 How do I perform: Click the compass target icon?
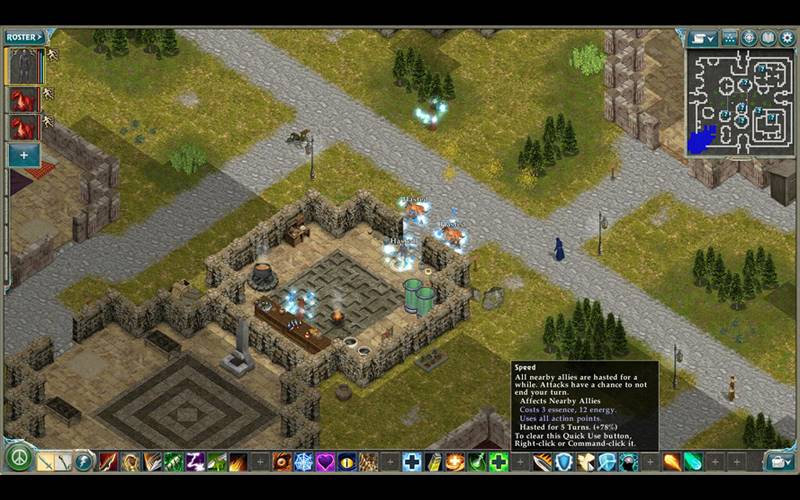tap(749, 38)
